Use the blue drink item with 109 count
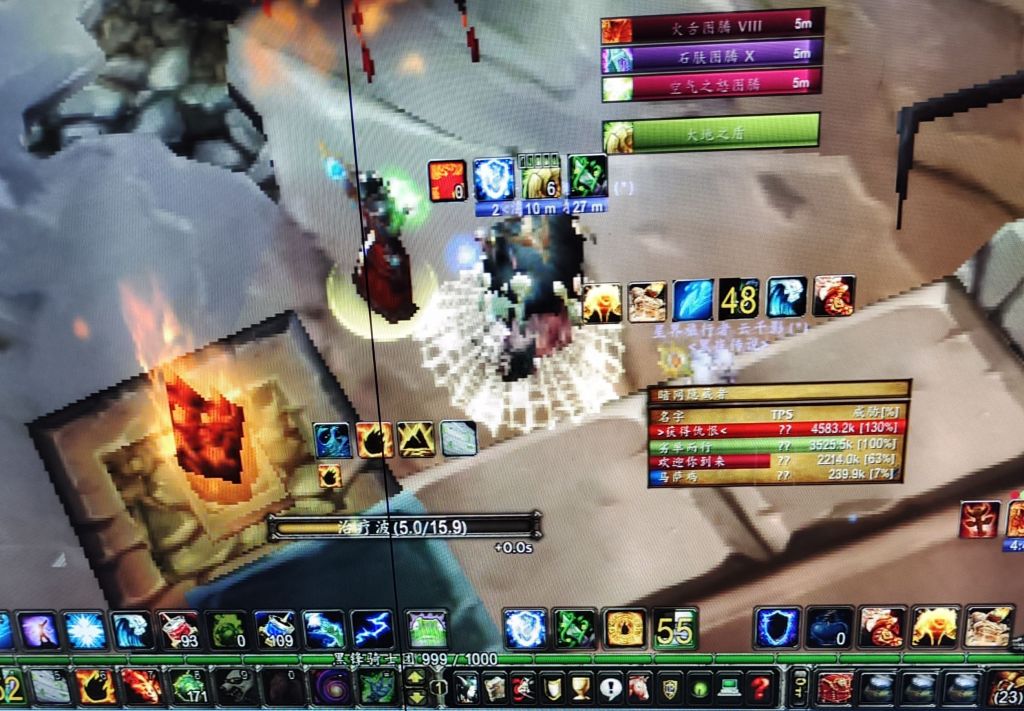 275,630
